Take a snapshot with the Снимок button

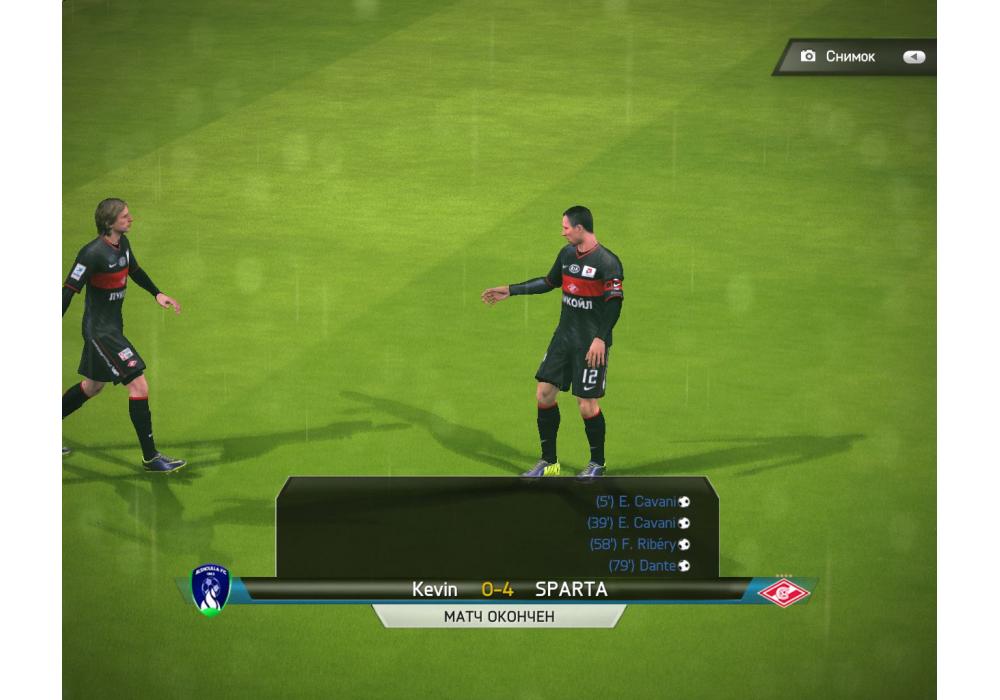(x=850, y=57)
